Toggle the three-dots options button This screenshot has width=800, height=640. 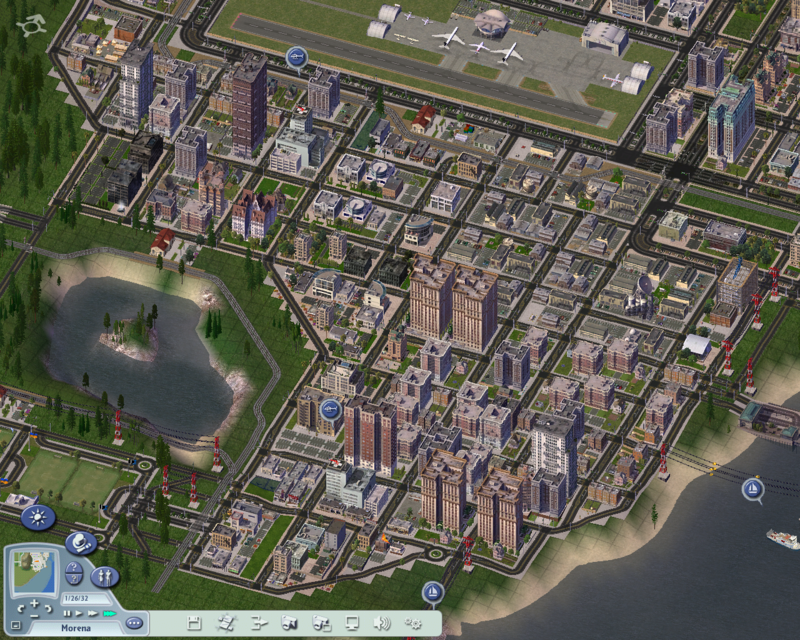pos(134,622)
